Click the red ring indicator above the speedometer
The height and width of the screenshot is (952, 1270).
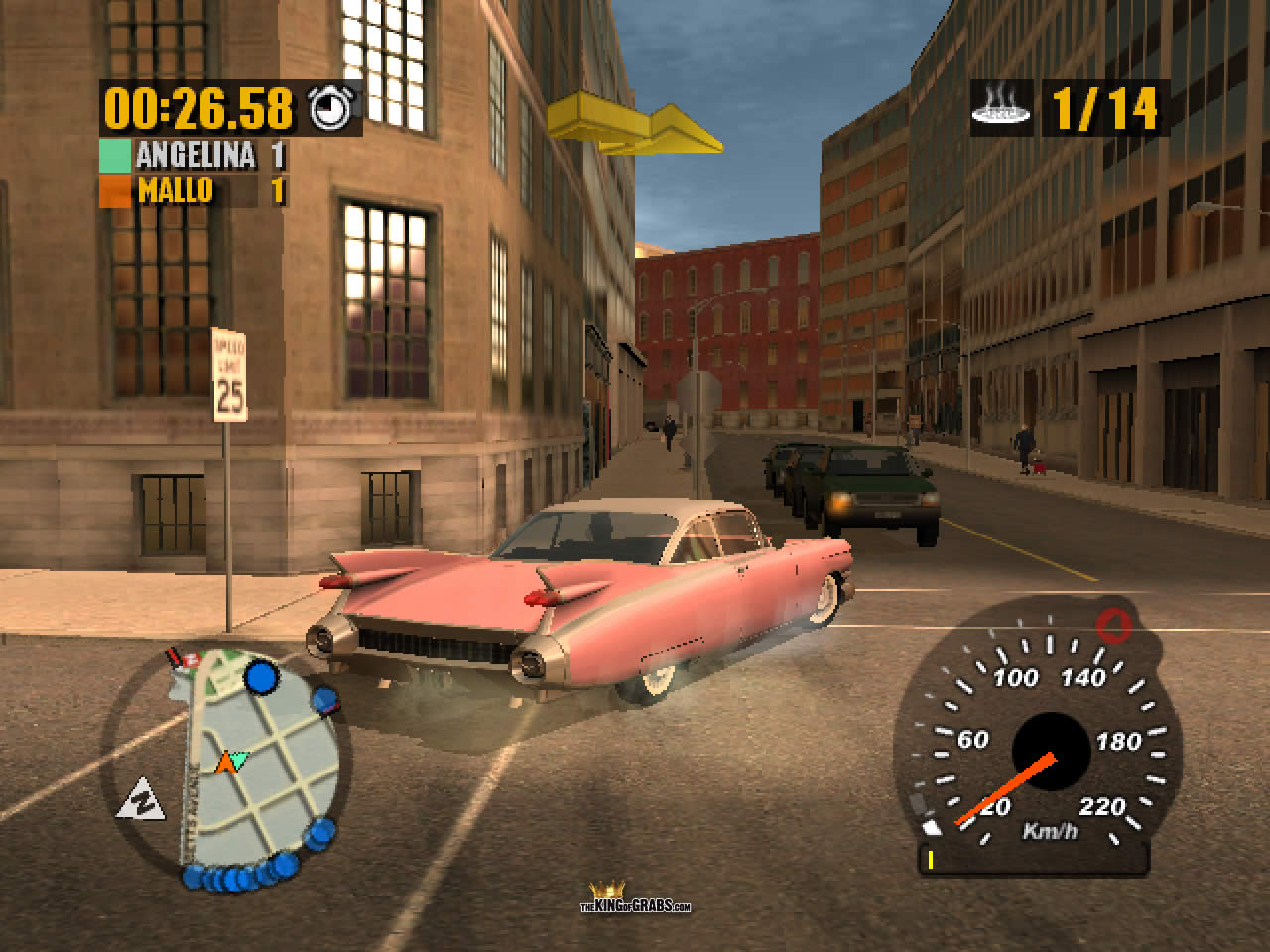tap(1113, 625)
